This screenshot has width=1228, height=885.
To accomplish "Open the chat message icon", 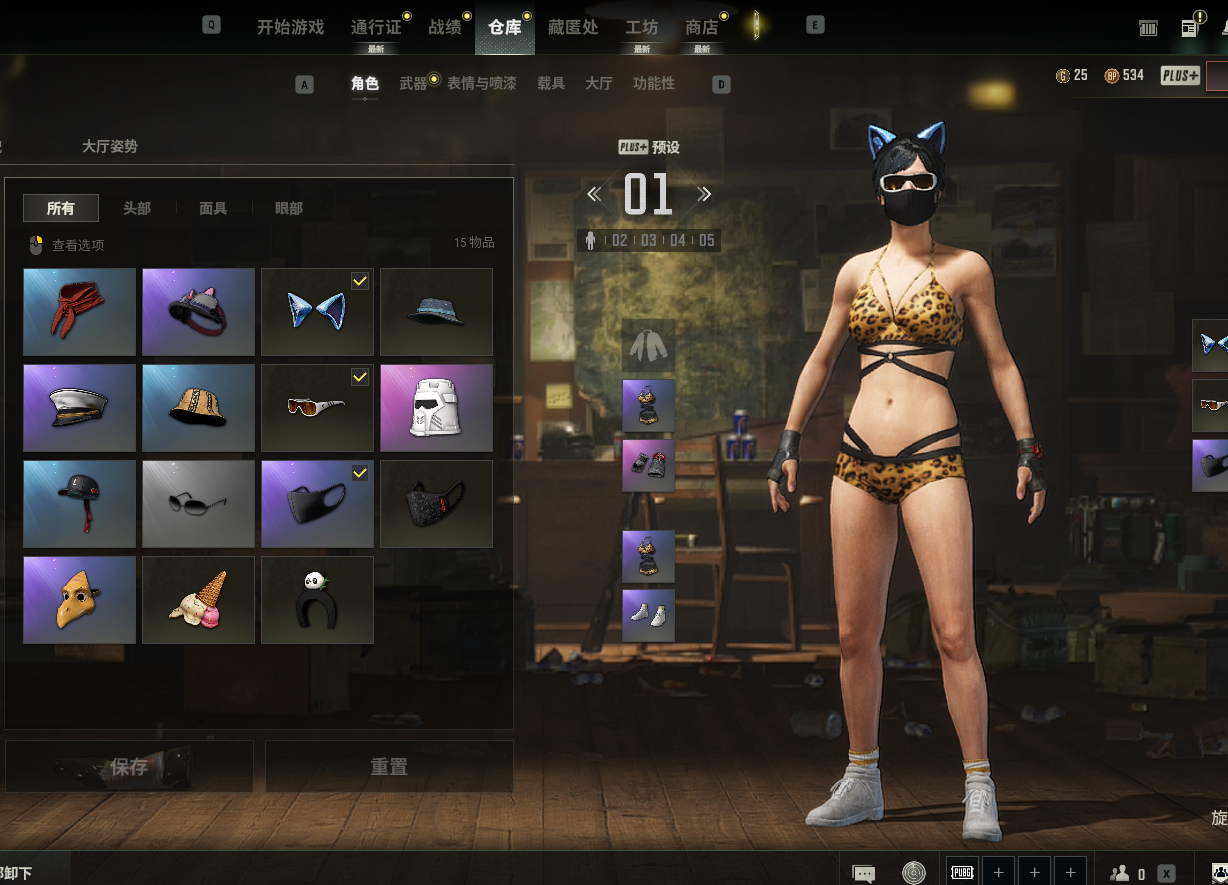I will point(864,873).
